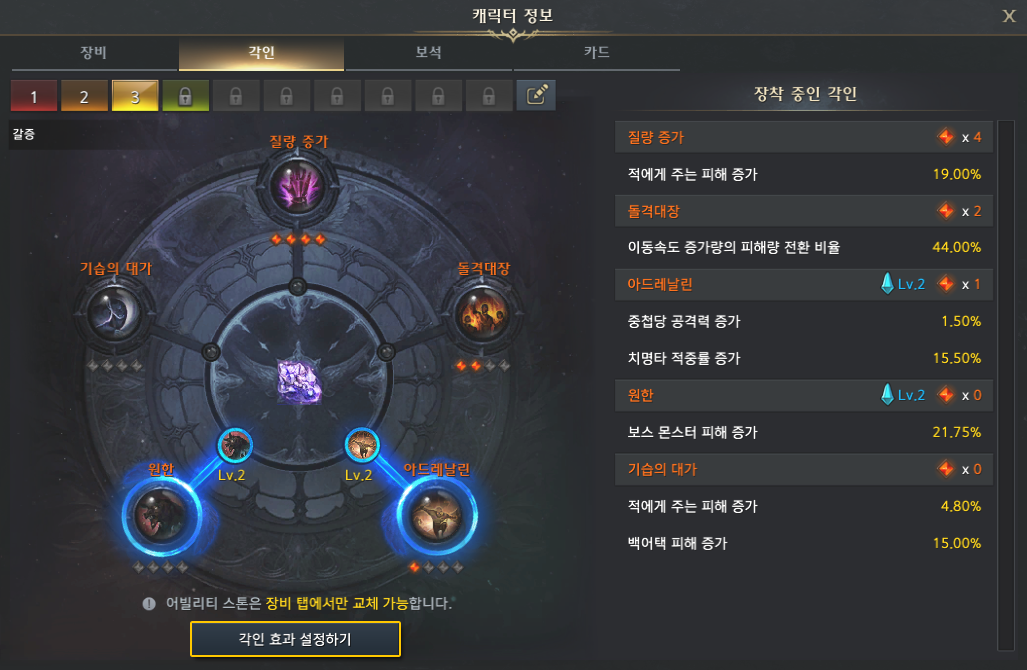The width and height of the screenshot is (1027, 670).
Task: Click the 돌격대장 row in equipped list
Action: point(803,211)
